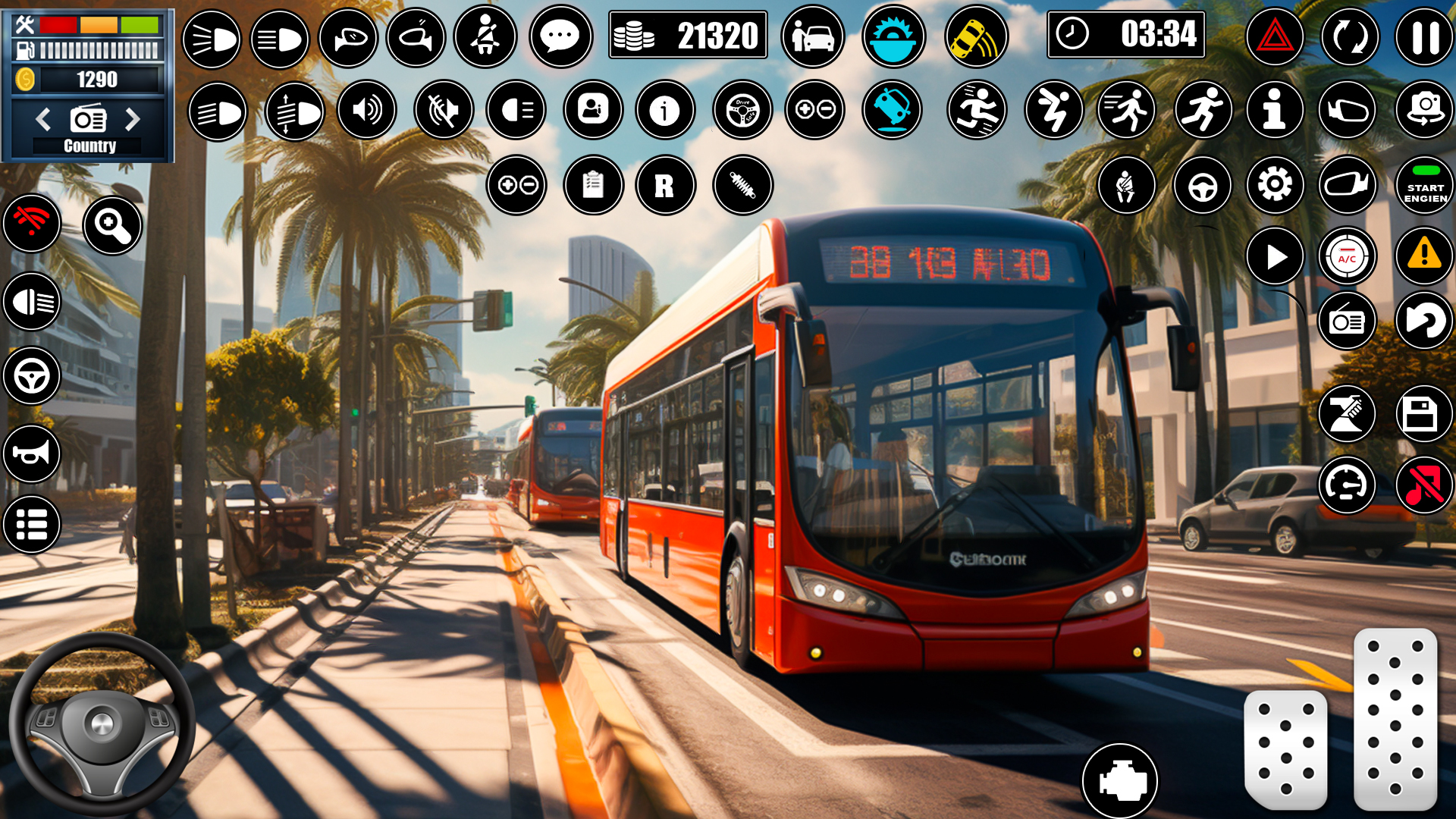Take a screenshot with the camera icon
Viewport: 1456px width, 819px height.
(x=1425, y=110)
